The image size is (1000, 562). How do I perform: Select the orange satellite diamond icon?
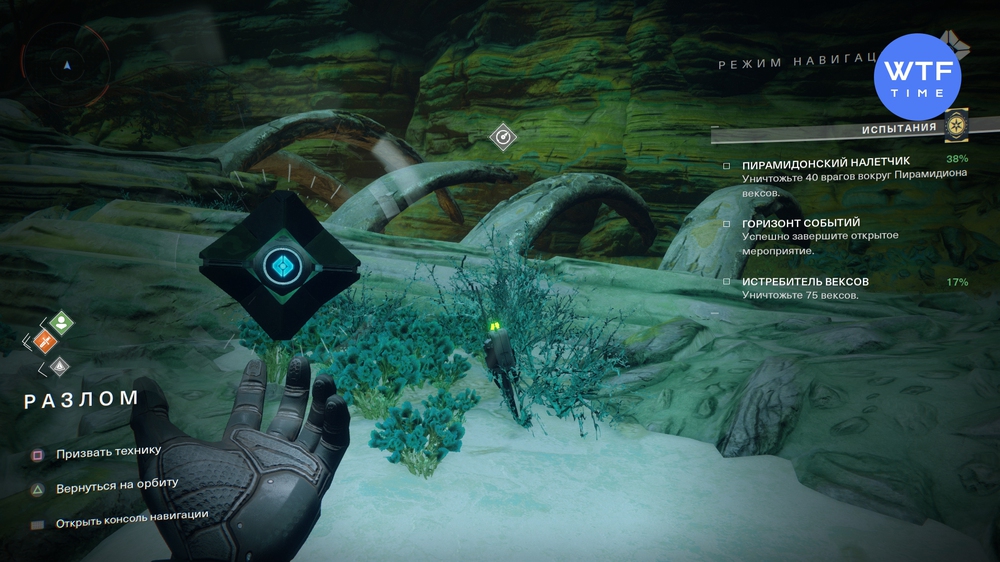43,342
